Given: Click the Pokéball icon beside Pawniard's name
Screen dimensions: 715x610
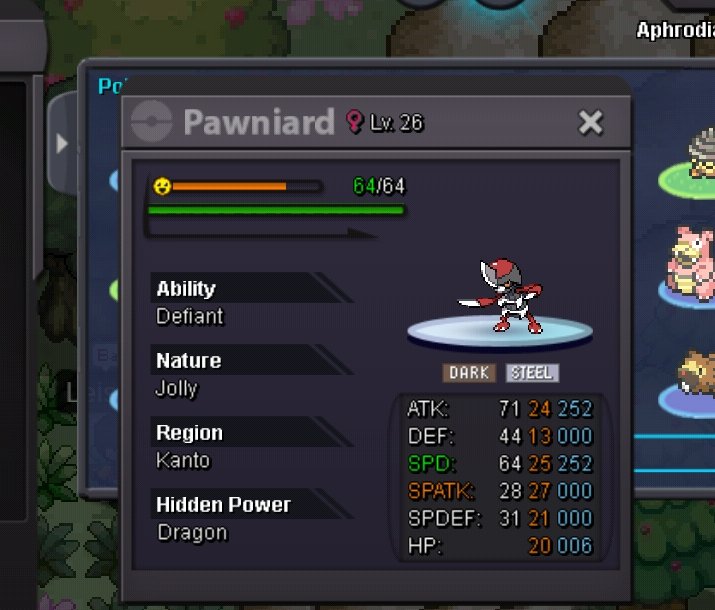Looking at the screenshot, I should point(154,123).
